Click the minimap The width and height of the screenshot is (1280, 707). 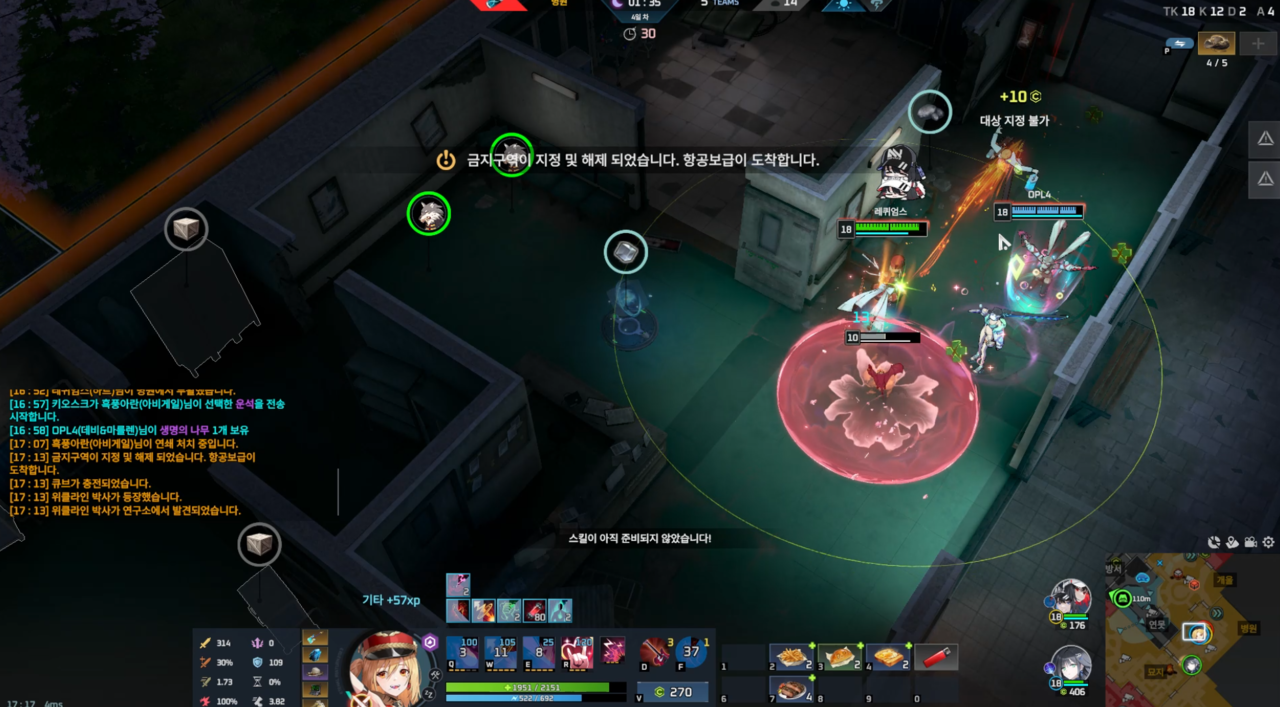[1192, 630]
